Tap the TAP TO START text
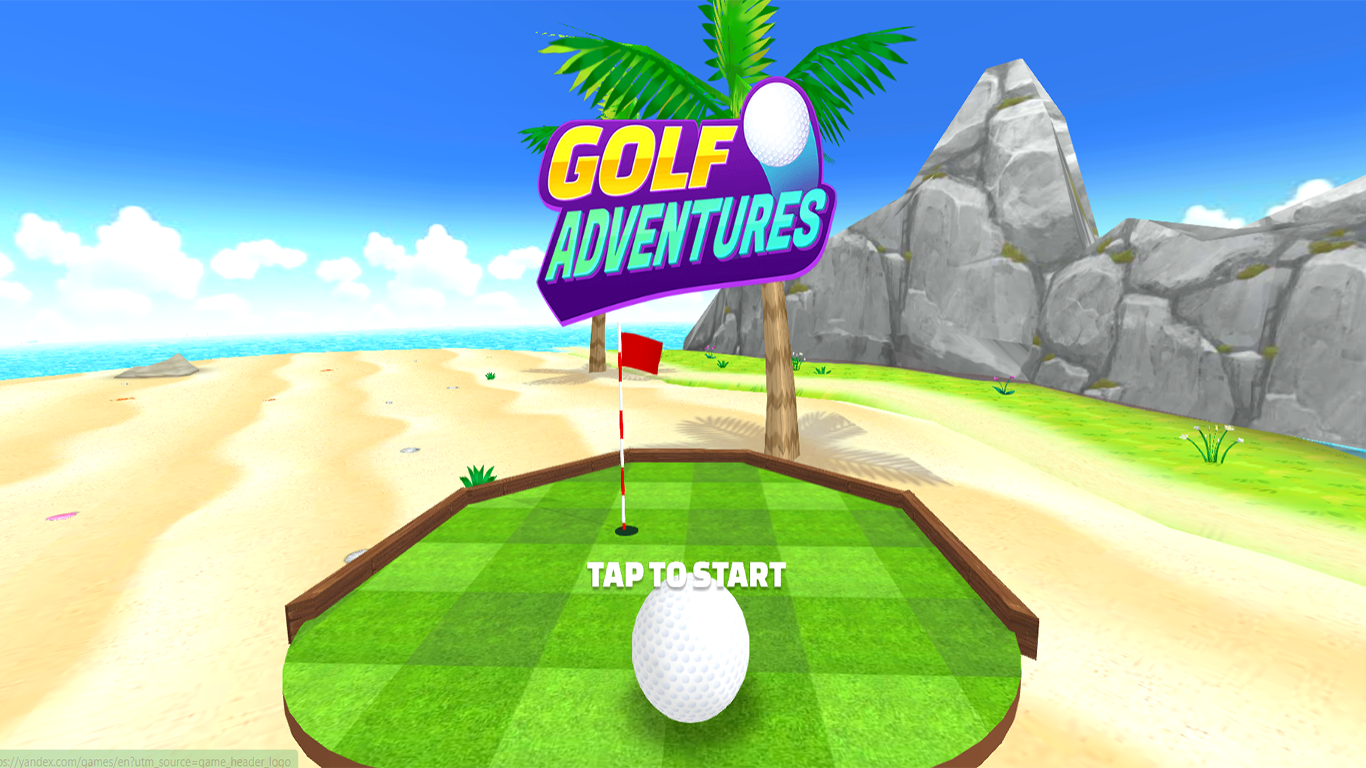 click(x=688, y=575)
